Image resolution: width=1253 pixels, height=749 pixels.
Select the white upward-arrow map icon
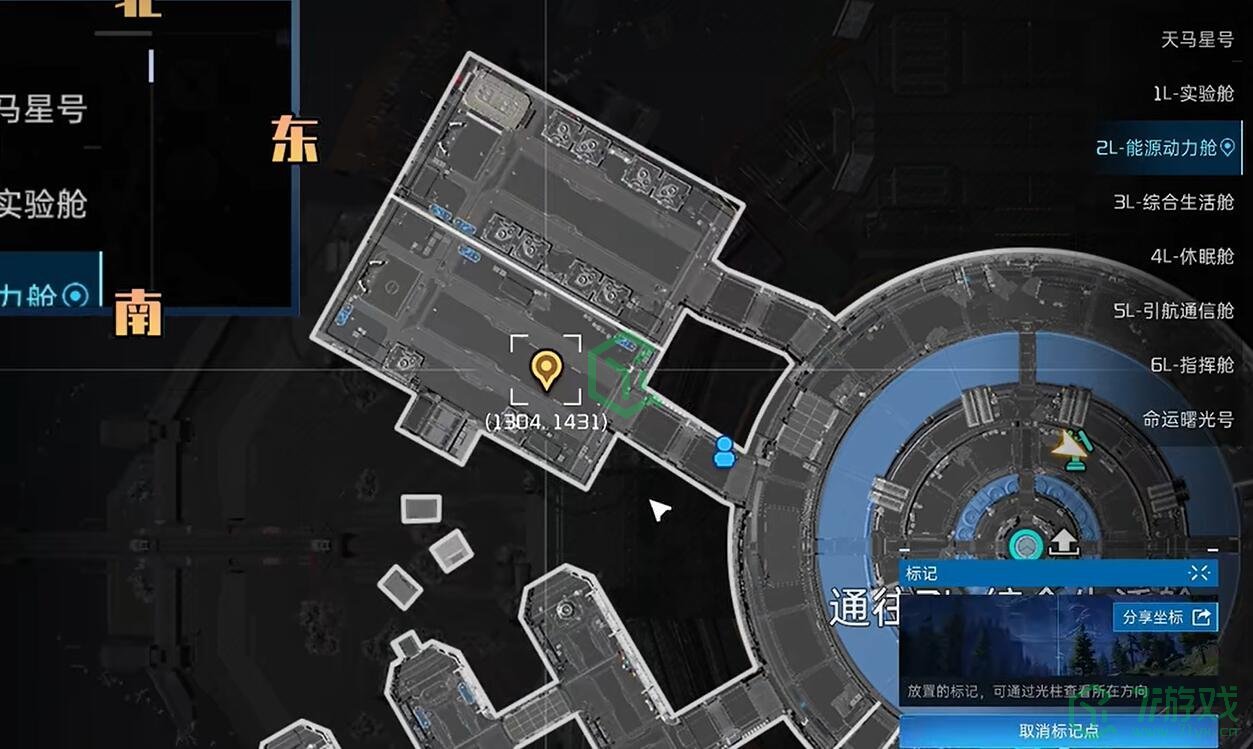click(x=1063, y=543)
